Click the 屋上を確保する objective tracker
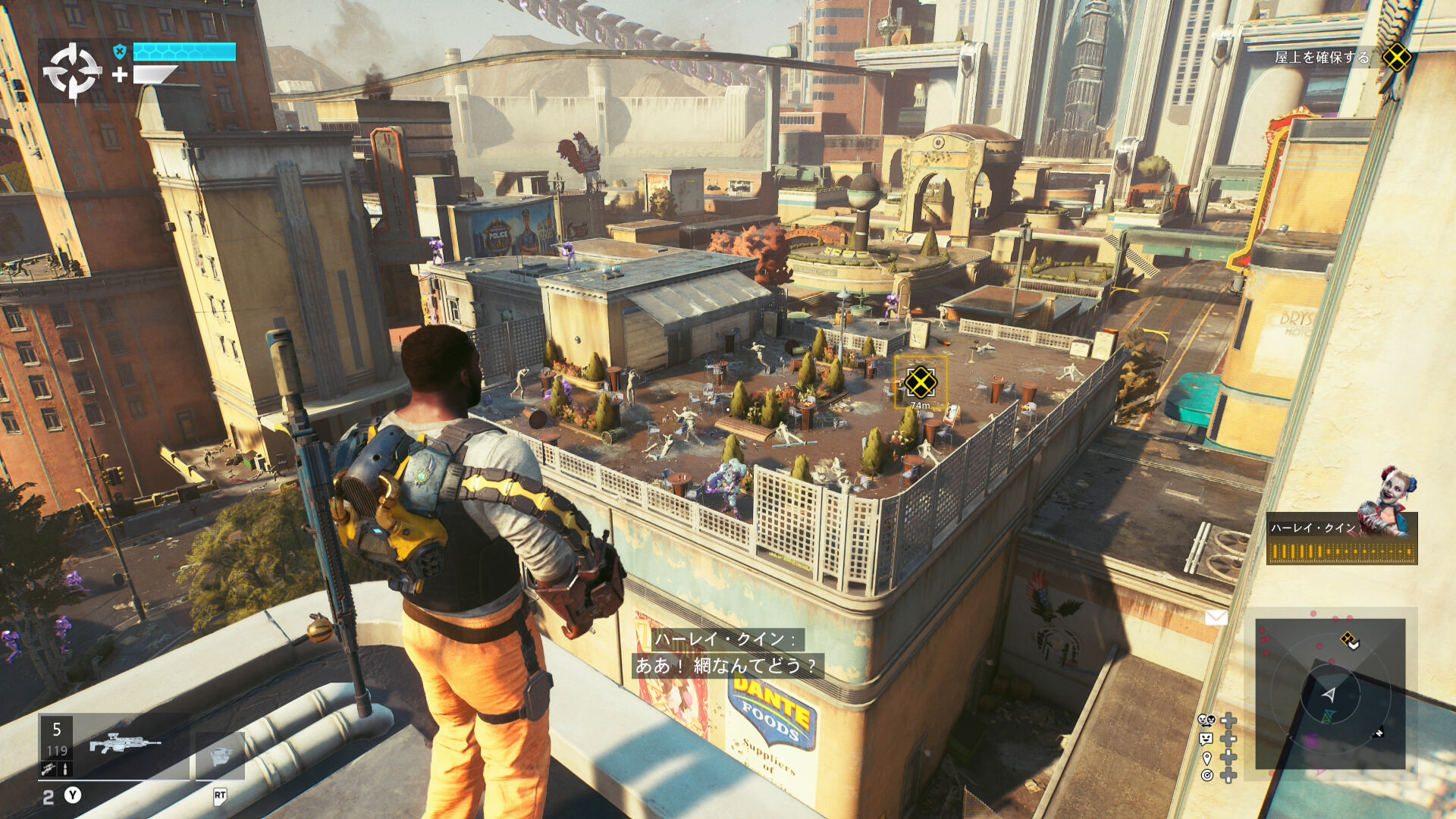 (1322, 58)
